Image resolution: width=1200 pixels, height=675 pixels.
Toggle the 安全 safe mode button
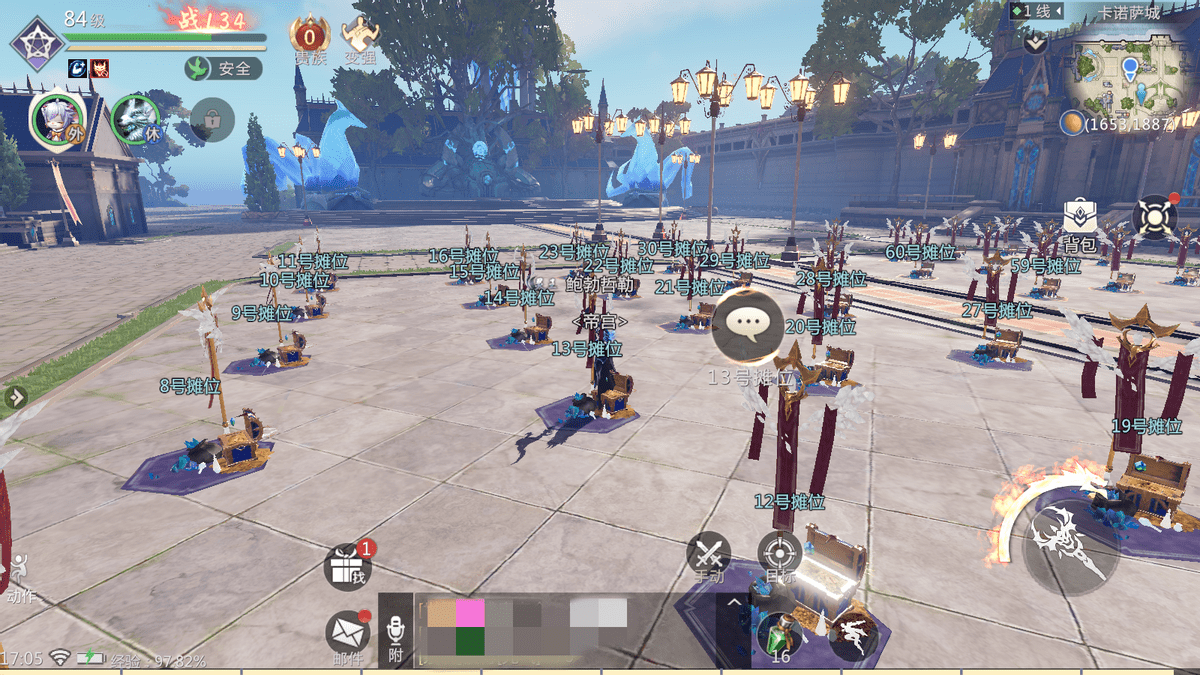(223, 68)
